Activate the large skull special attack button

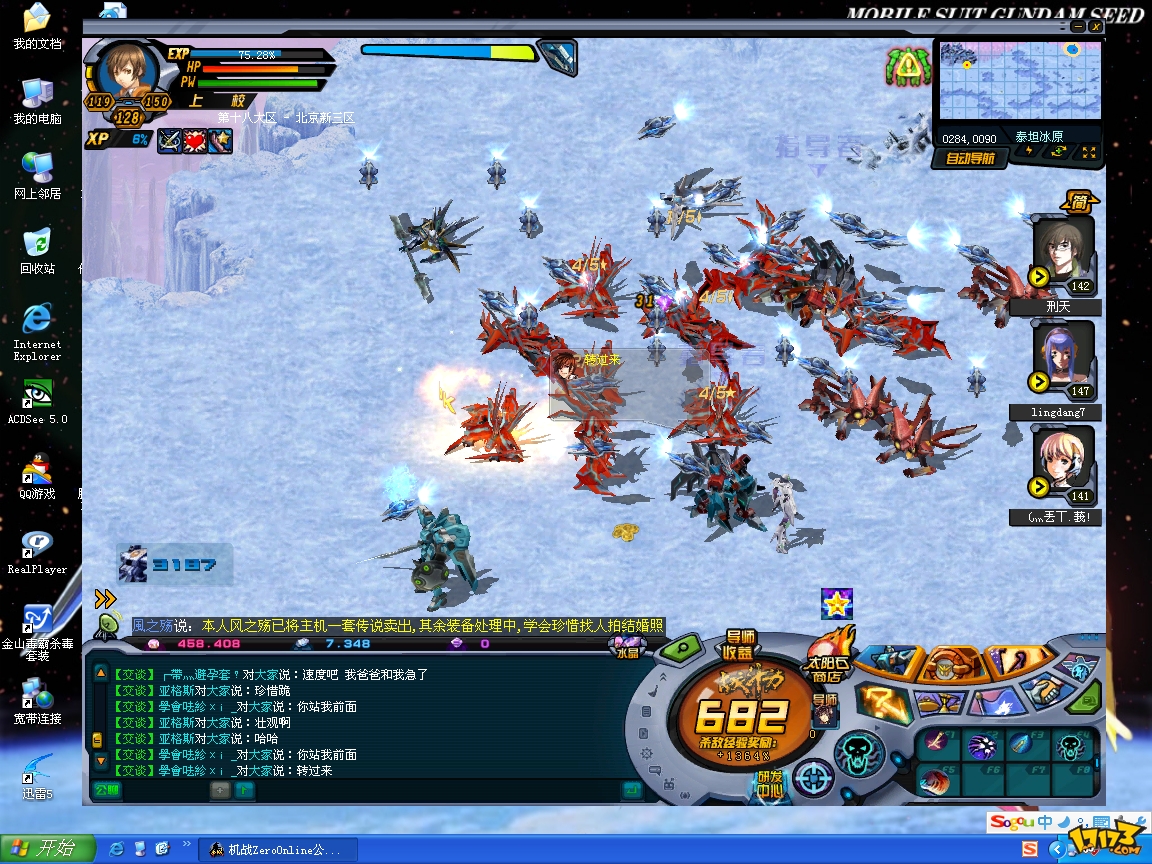click(x=859, y=750)
